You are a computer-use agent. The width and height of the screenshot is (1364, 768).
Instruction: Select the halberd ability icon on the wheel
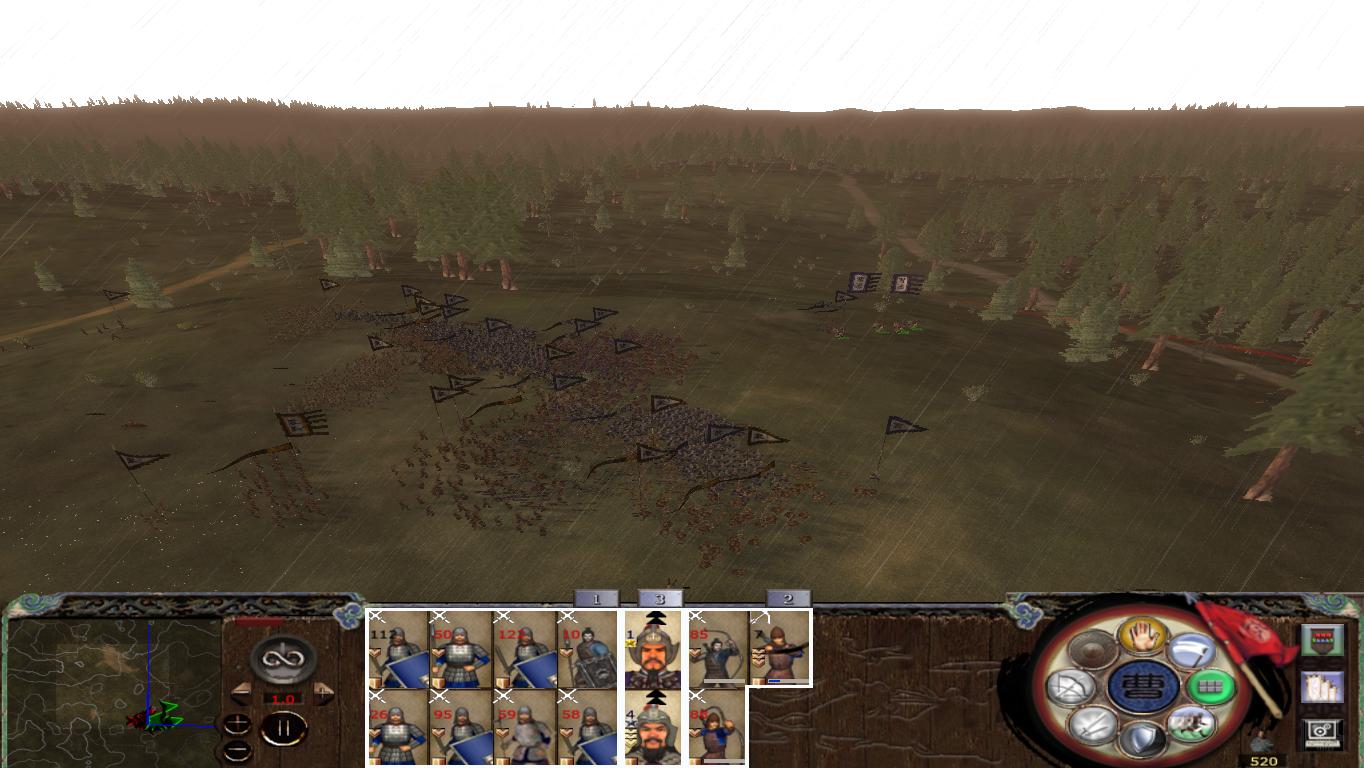[x=1190, y=650]
